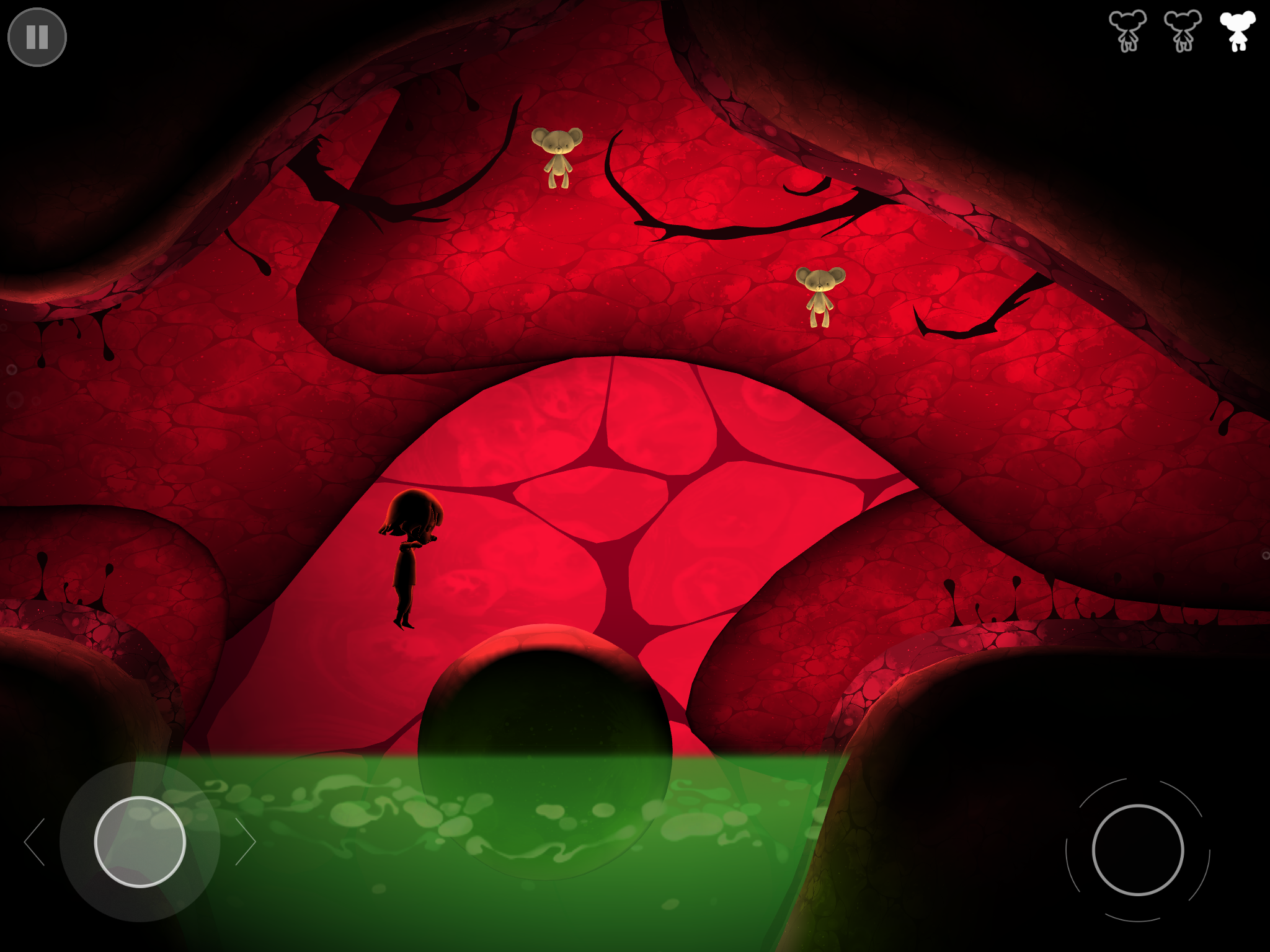Screen dimensions: 1270x952
Task: Click the pause menu opener in top-left corner
Action: (37, 37)
